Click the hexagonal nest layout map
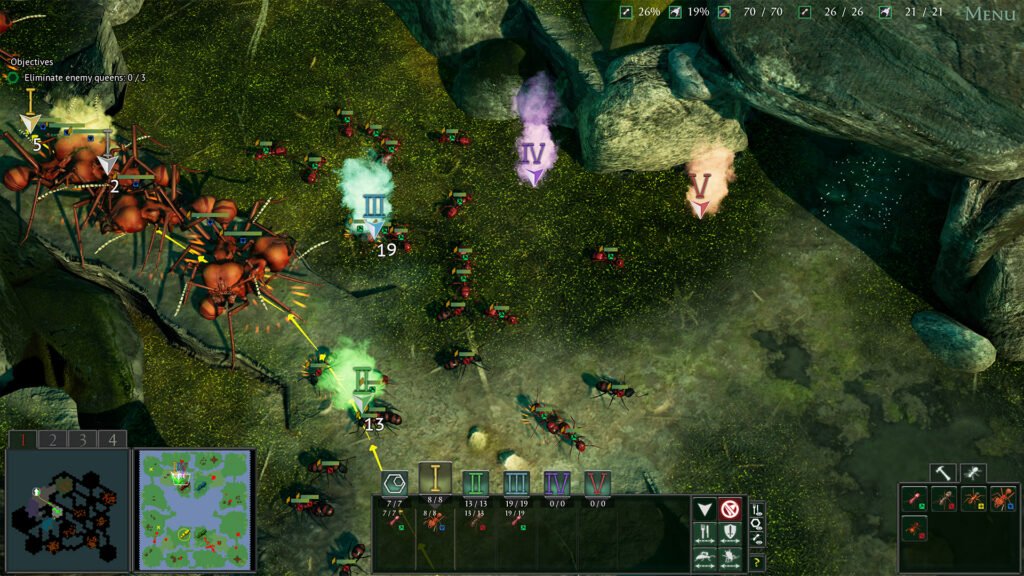Screen dimensions: 1024x576 coord(67,510)
